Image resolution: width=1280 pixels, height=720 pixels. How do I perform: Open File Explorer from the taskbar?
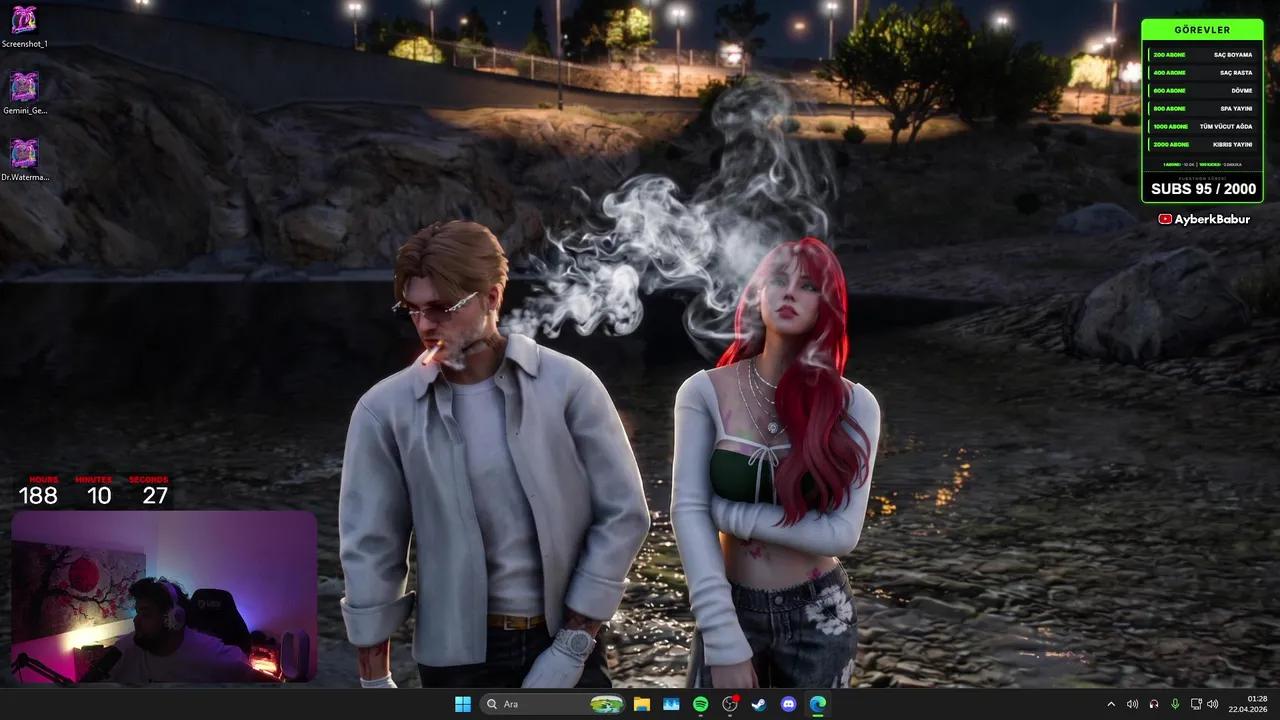[641, 704]
